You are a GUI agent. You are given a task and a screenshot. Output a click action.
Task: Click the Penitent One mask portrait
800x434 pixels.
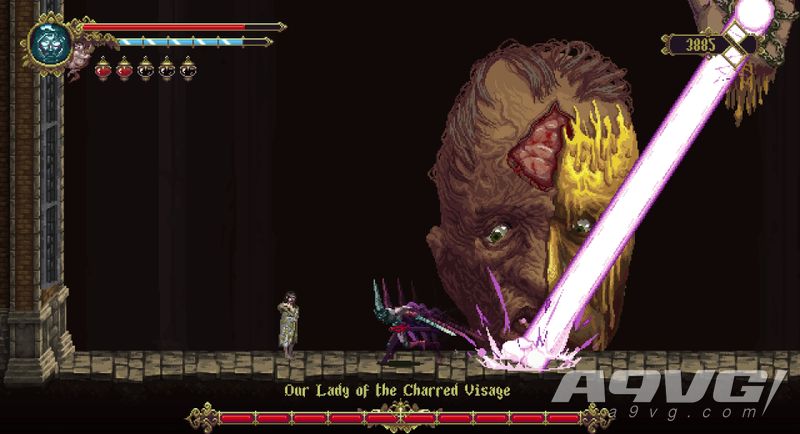pyautogui.click(x=47, y=43)
